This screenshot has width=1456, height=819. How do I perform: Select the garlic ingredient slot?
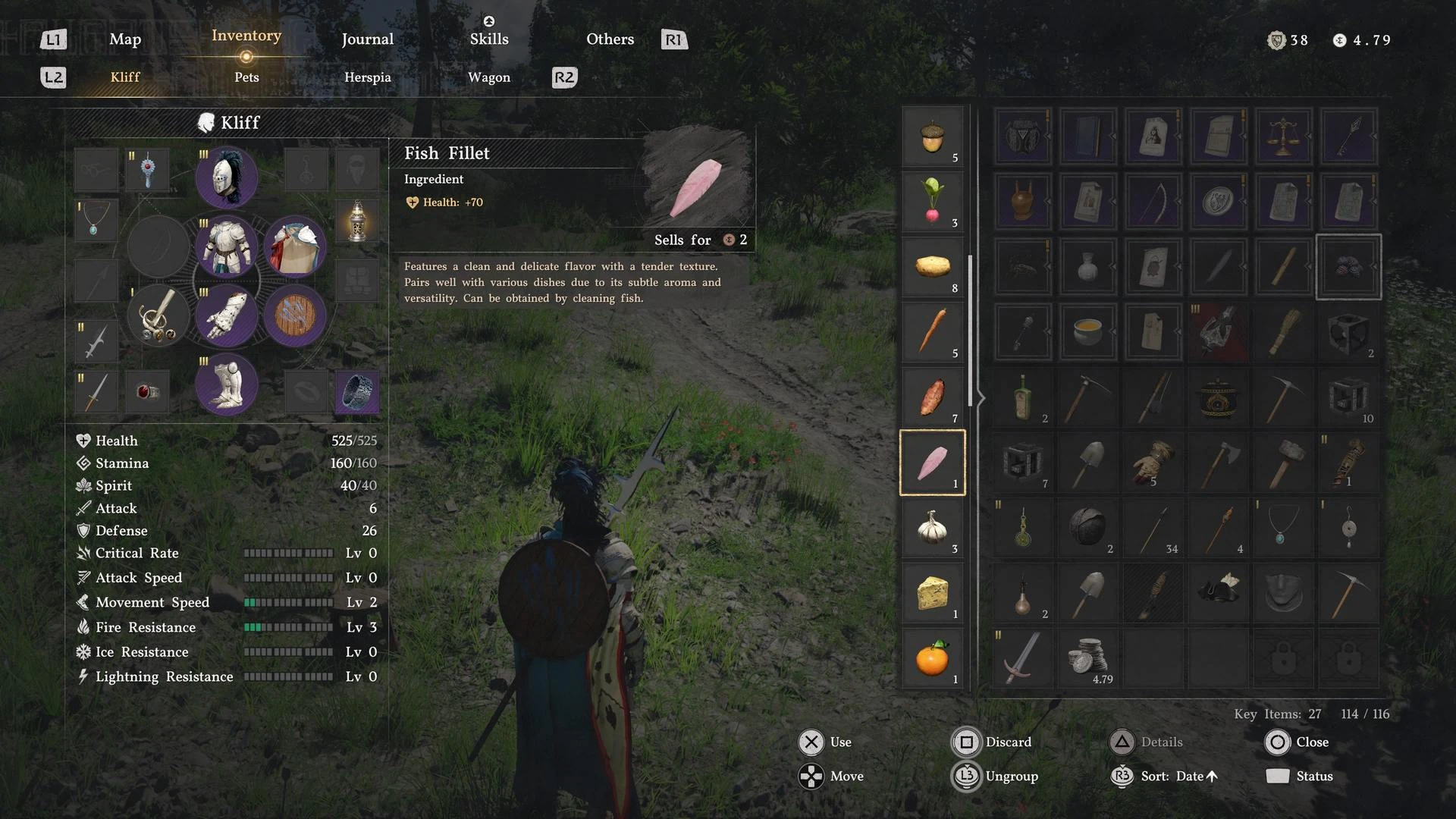932,528
